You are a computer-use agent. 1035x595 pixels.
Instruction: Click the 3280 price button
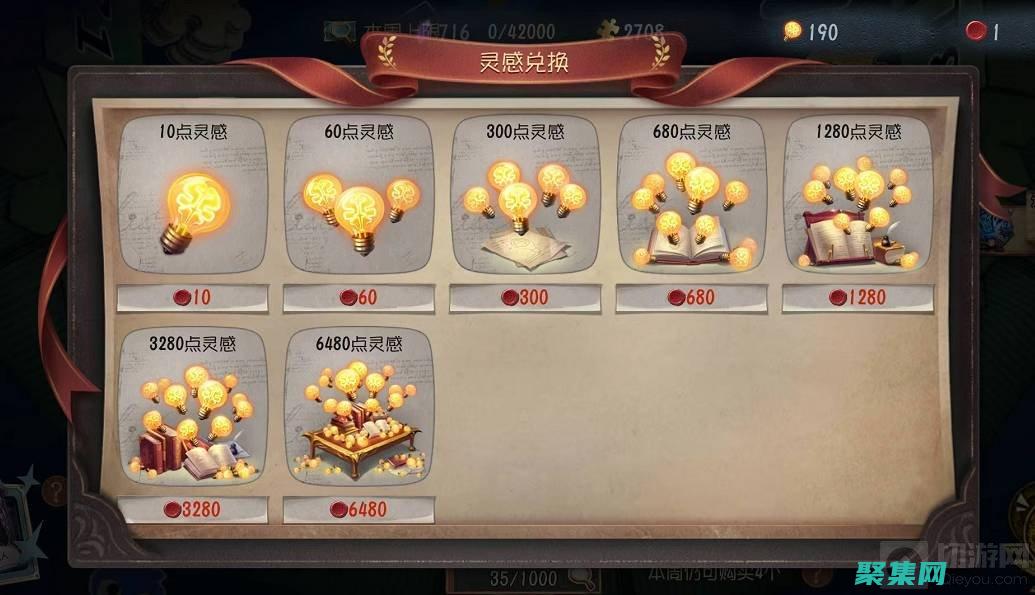tap(193, 509)
